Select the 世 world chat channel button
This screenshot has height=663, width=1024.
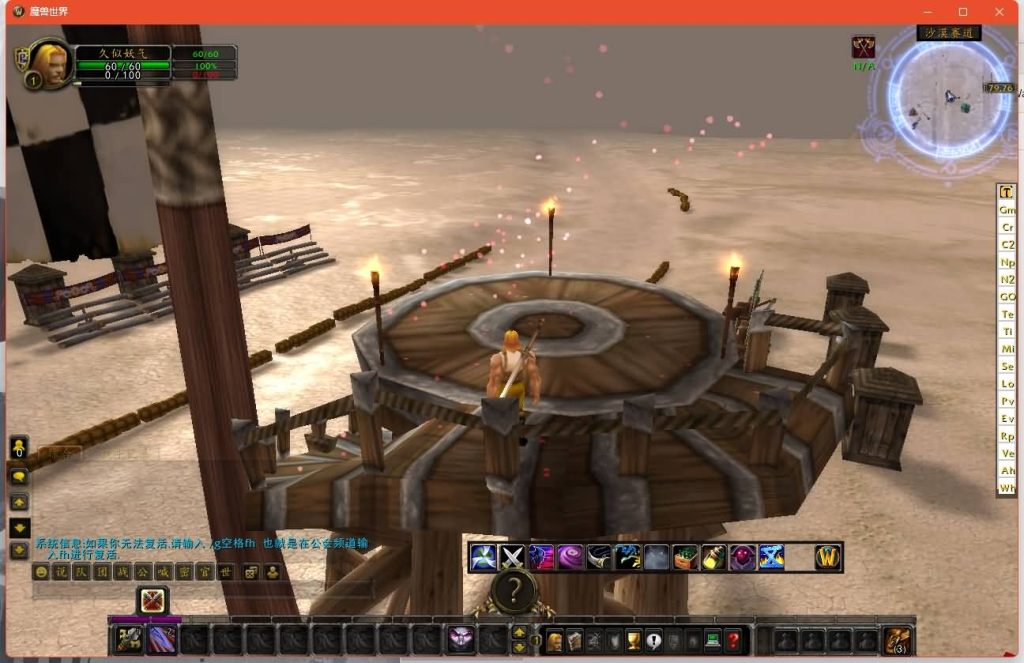point(226,572)
